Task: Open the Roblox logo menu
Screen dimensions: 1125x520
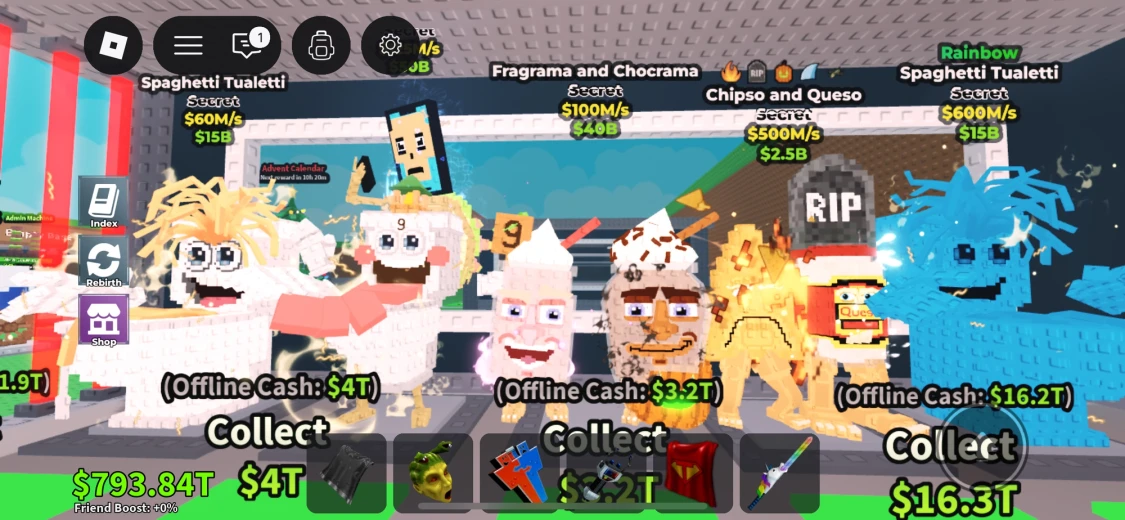Action: (113, 45)
